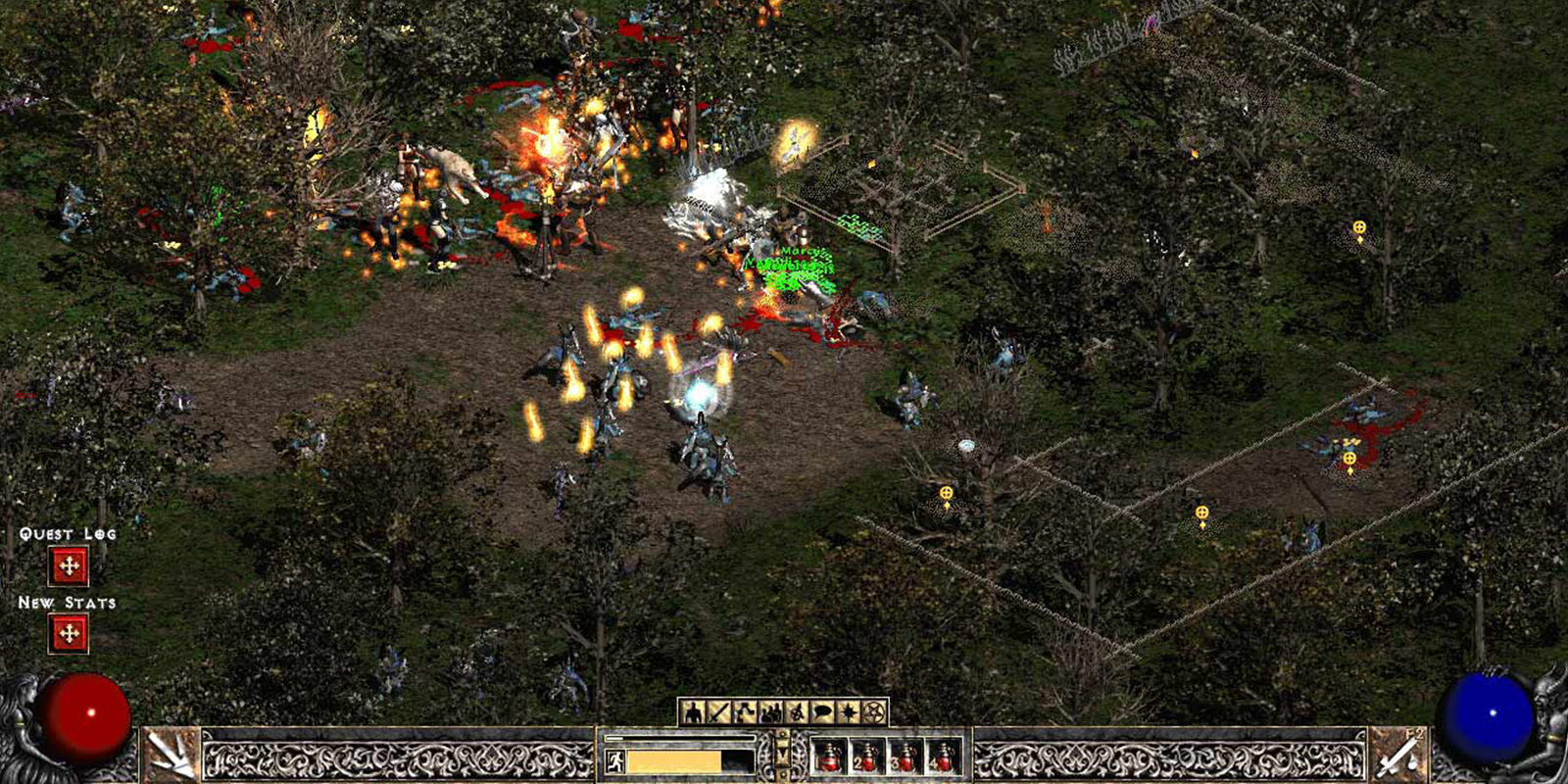This screenshot has width=1568, height=784.
Task: Open the Quest Log via the red cross button
Action: coord(69,565)
